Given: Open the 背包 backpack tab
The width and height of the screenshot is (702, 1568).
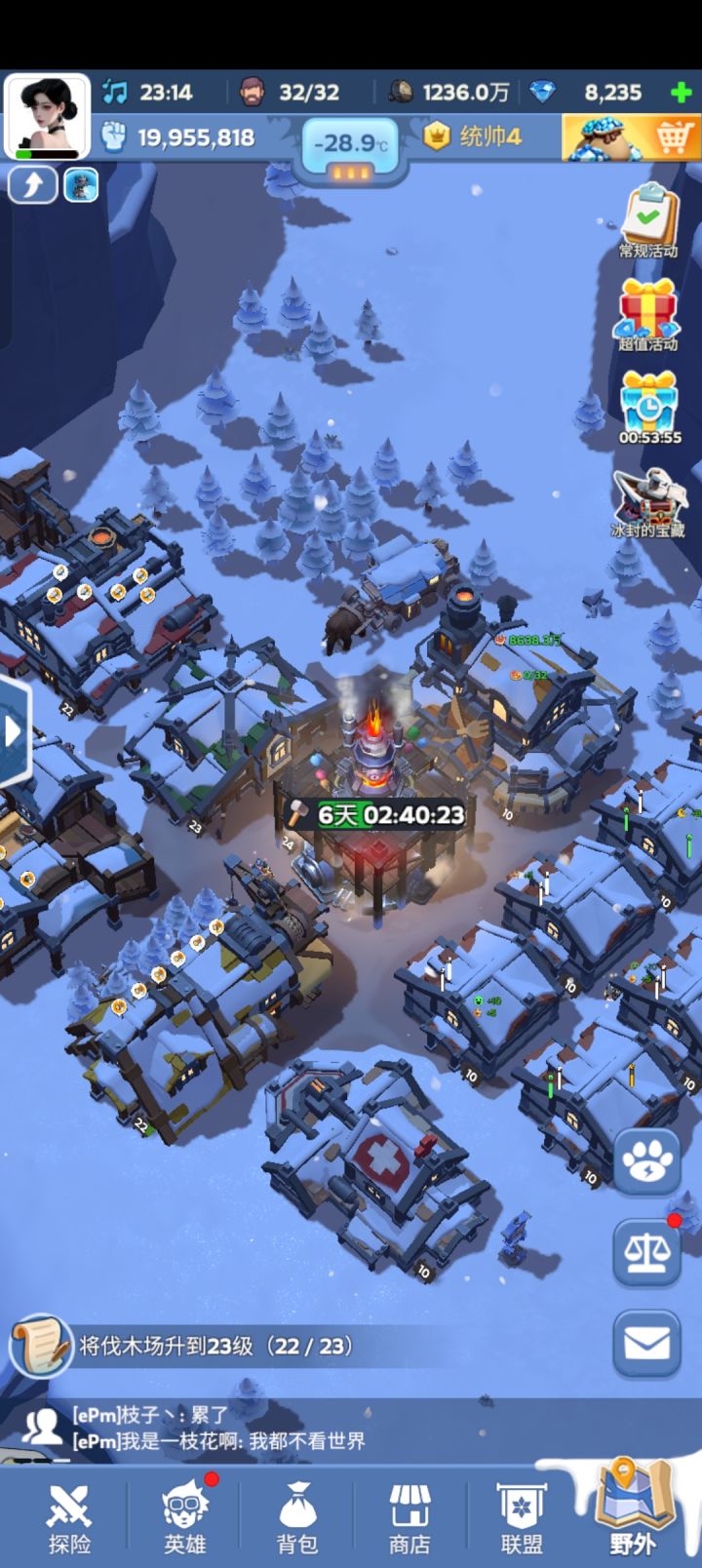Looking at the screenshot, I should (x=297, y=1517).
